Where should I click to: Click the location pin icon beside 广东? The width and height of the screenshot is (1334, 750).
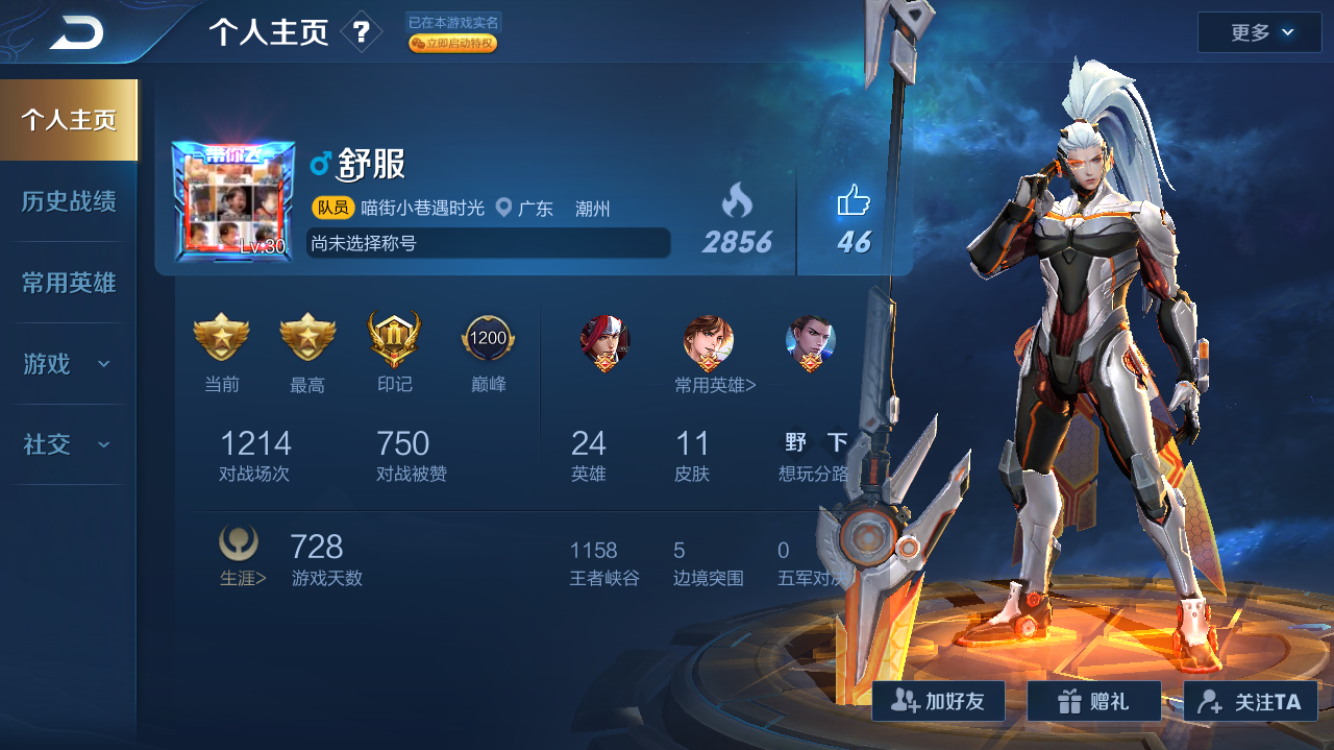pyautogui.click(x=504, y=209)
